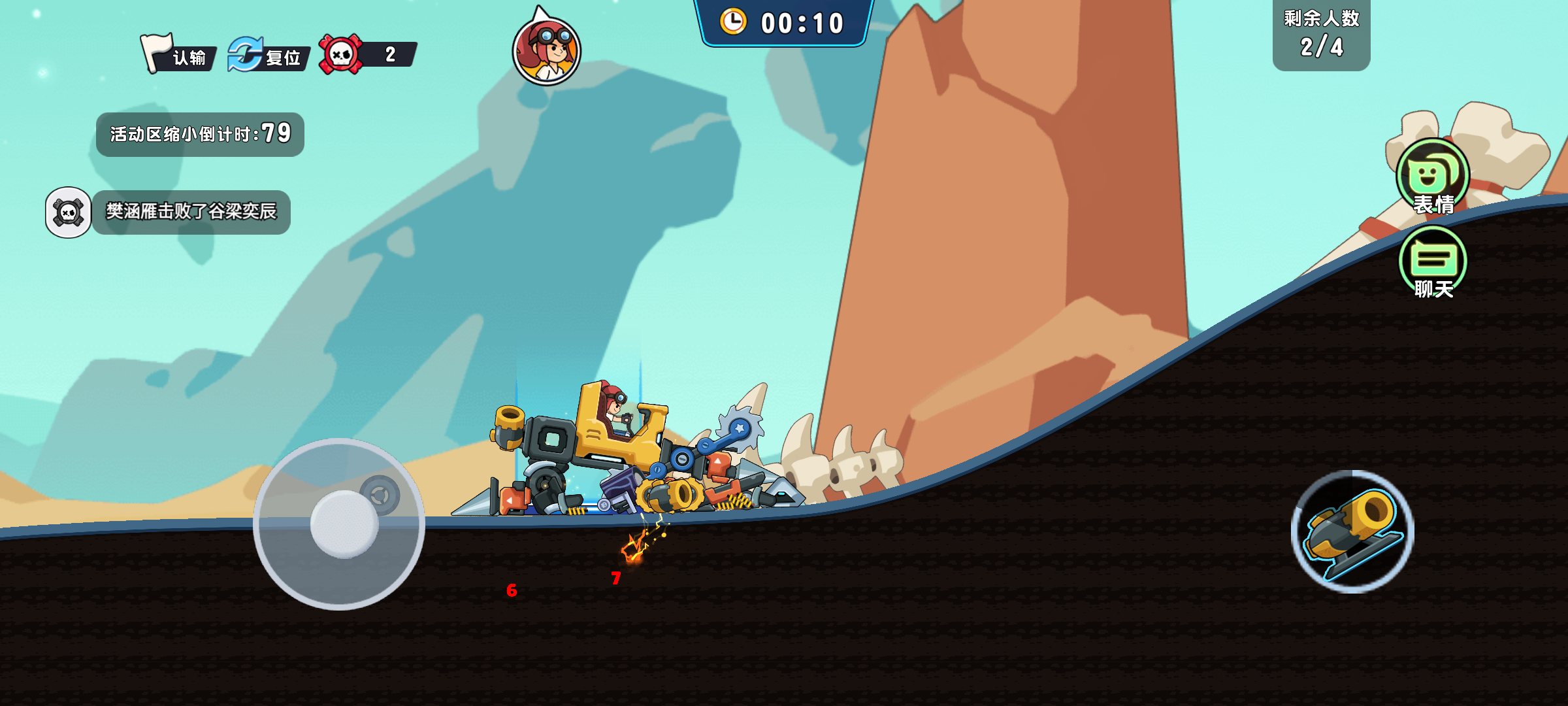This screenshot has width=1568, height=706.
Task: Open the 表情 emote menu
Action: (1432, 178)
